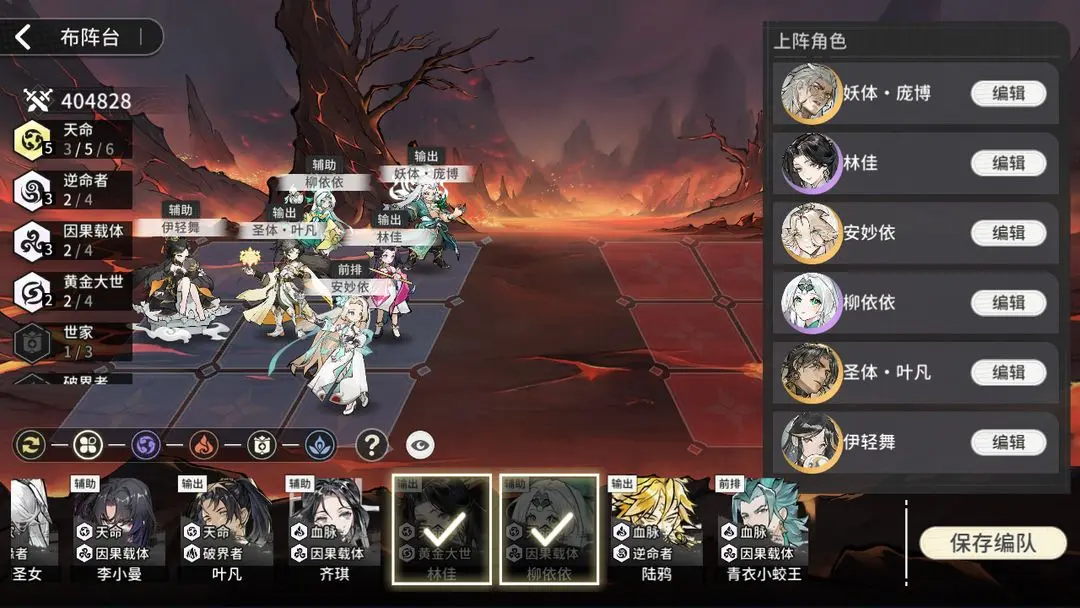Add 陆鸦 from the character roster
The width and height of the screenshot is (1080, 608).
click(x=656, y=528)
